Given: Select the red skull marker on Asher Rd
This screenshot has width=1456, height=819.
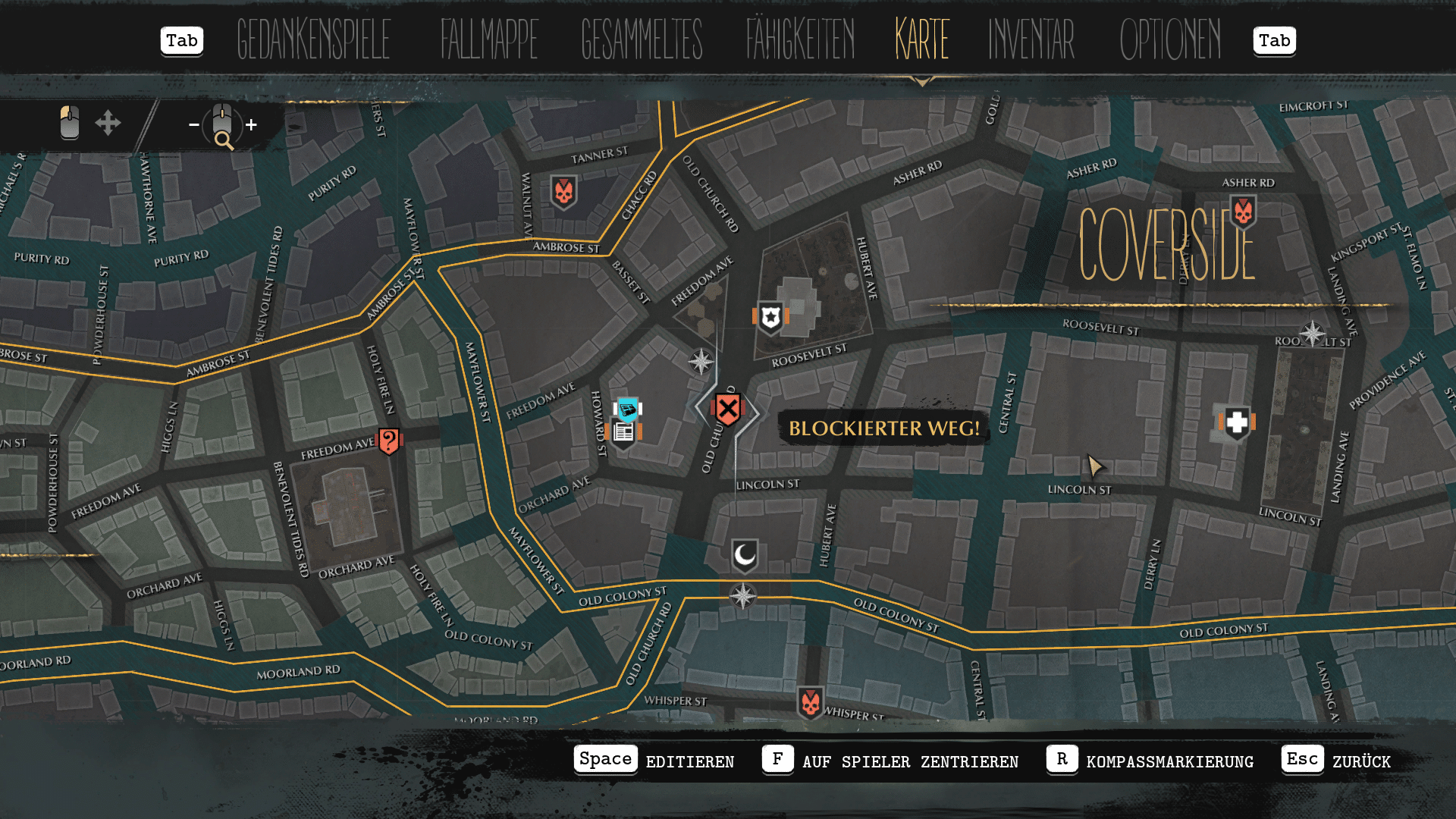Looking at the screenshot, I should (1243, 212).
